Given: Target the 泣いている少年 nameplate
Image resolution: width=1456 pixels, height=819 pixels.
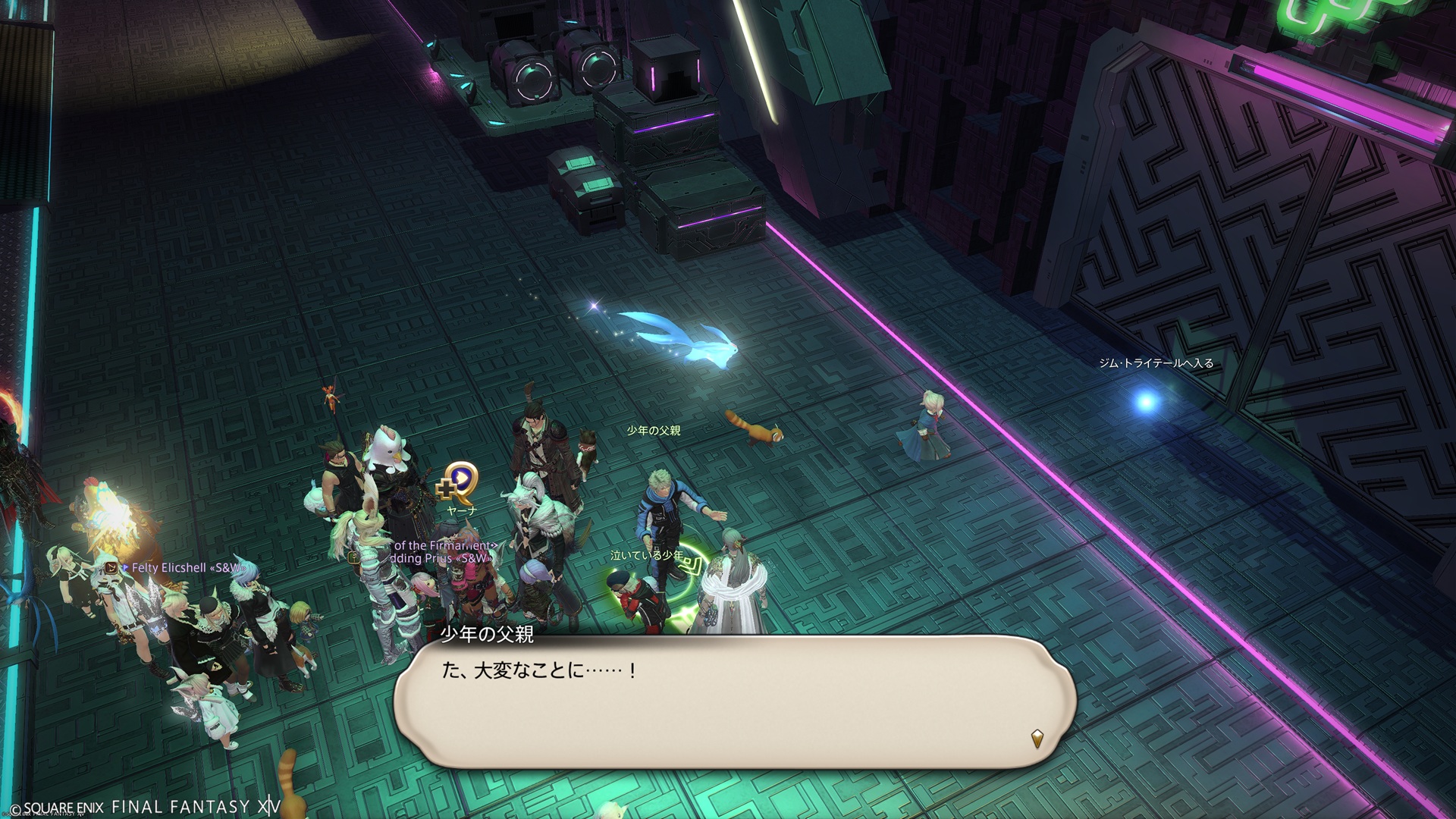Looking at the screenshot, I should (x=646, y=556).
